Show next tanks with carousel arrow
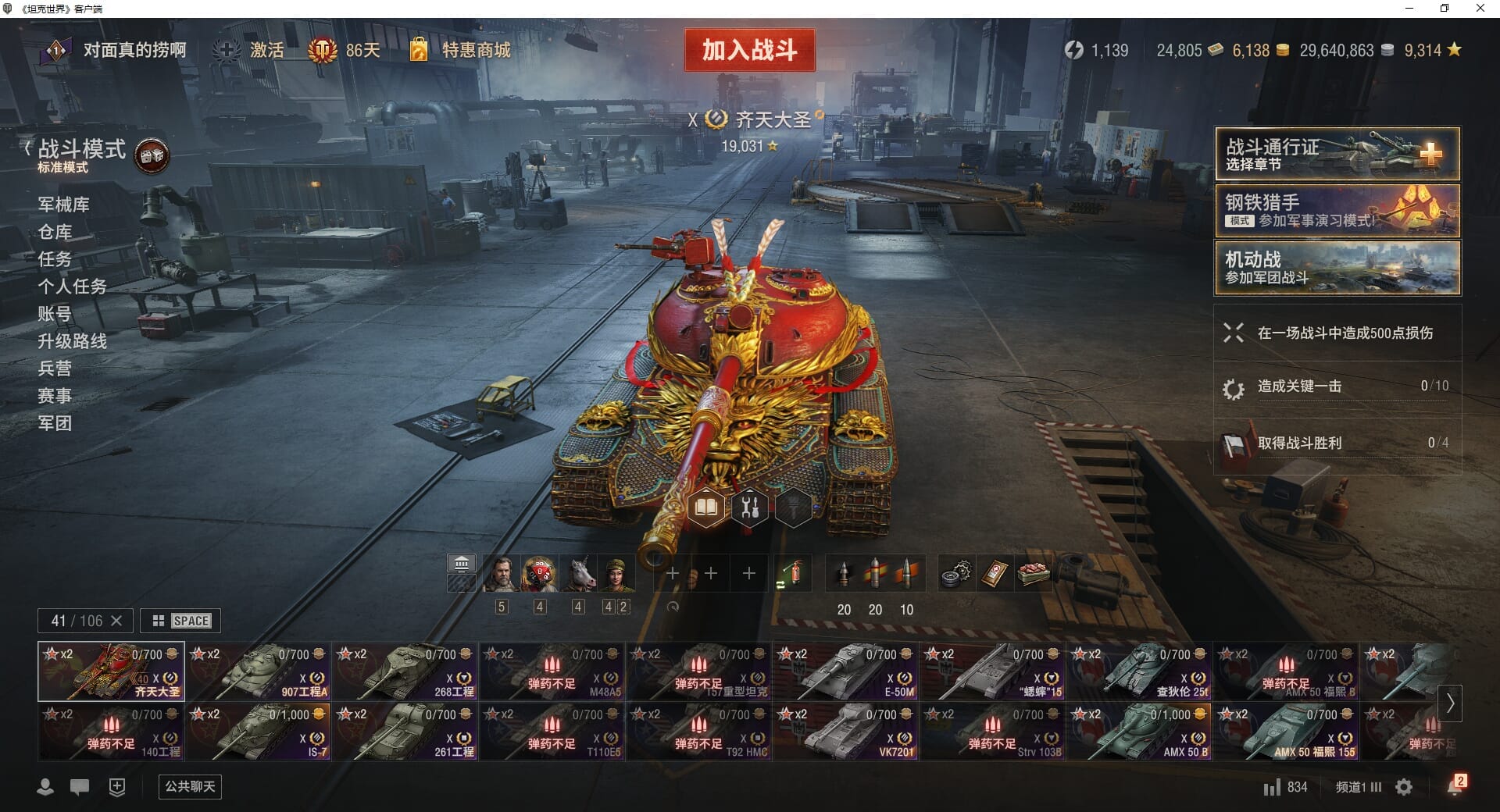 point(1450,703)
